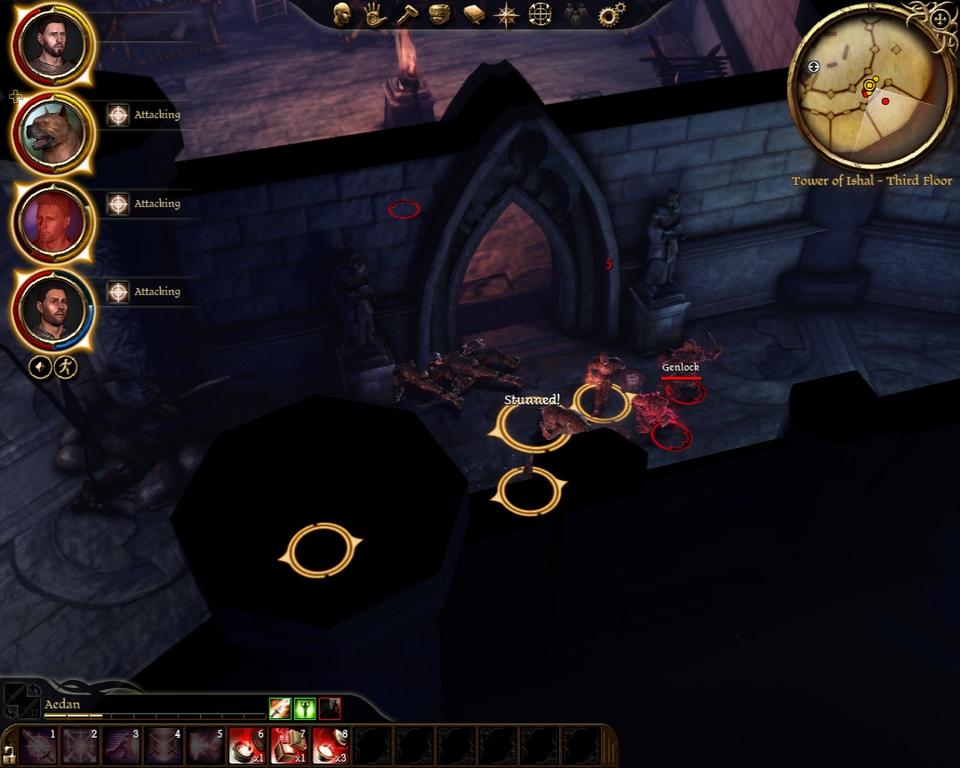
Task: Open the skills hand icon
Action: [374, 15]
